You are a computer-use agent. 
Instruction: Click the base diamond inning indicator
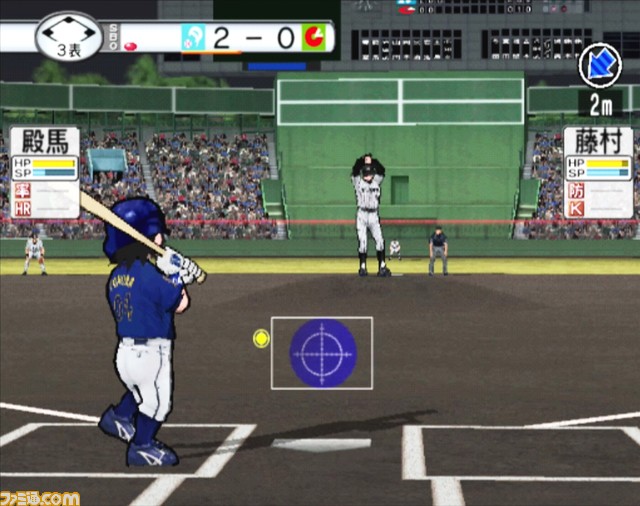click(x=68, y=36)
